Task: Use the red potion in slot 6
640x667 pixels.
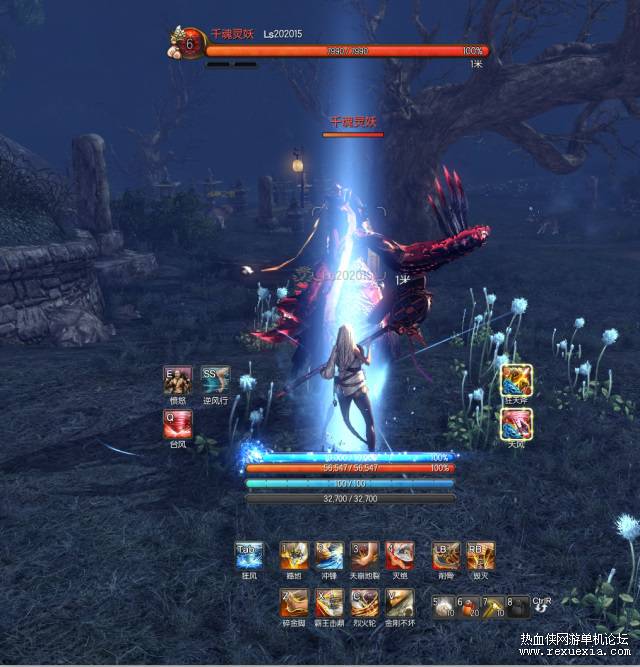Action: (x=468, y=606)
